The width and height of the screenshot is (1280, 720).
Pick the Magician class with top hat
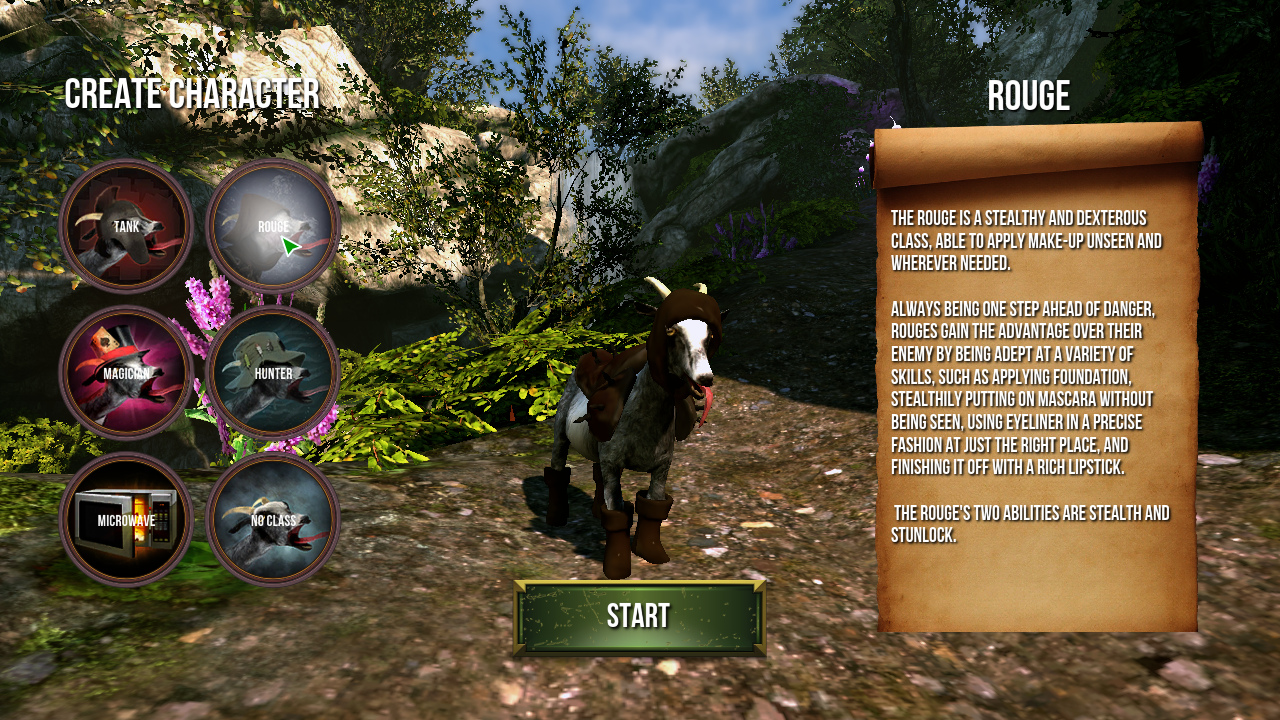(x=126, y=373)
